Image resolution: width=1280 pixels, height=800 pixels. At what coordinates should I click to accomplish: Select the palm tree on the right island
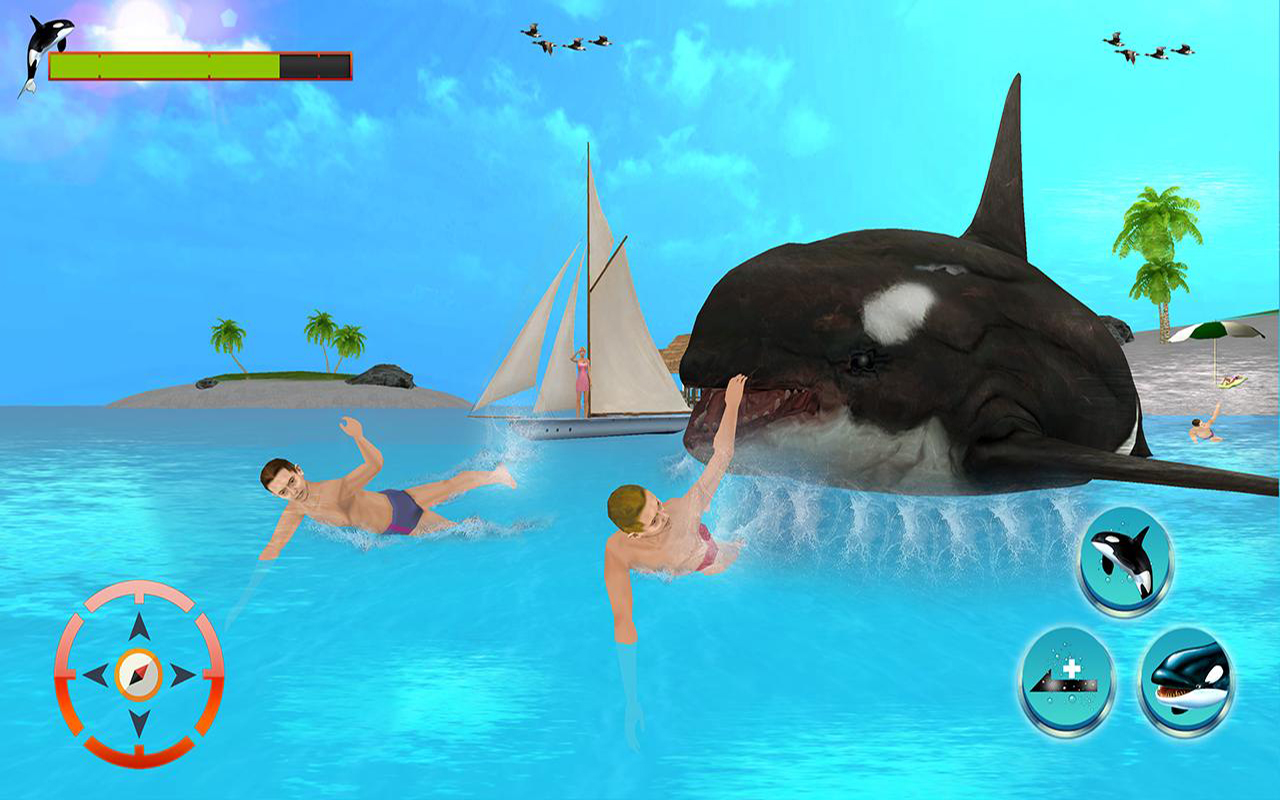pos(1160,250)
